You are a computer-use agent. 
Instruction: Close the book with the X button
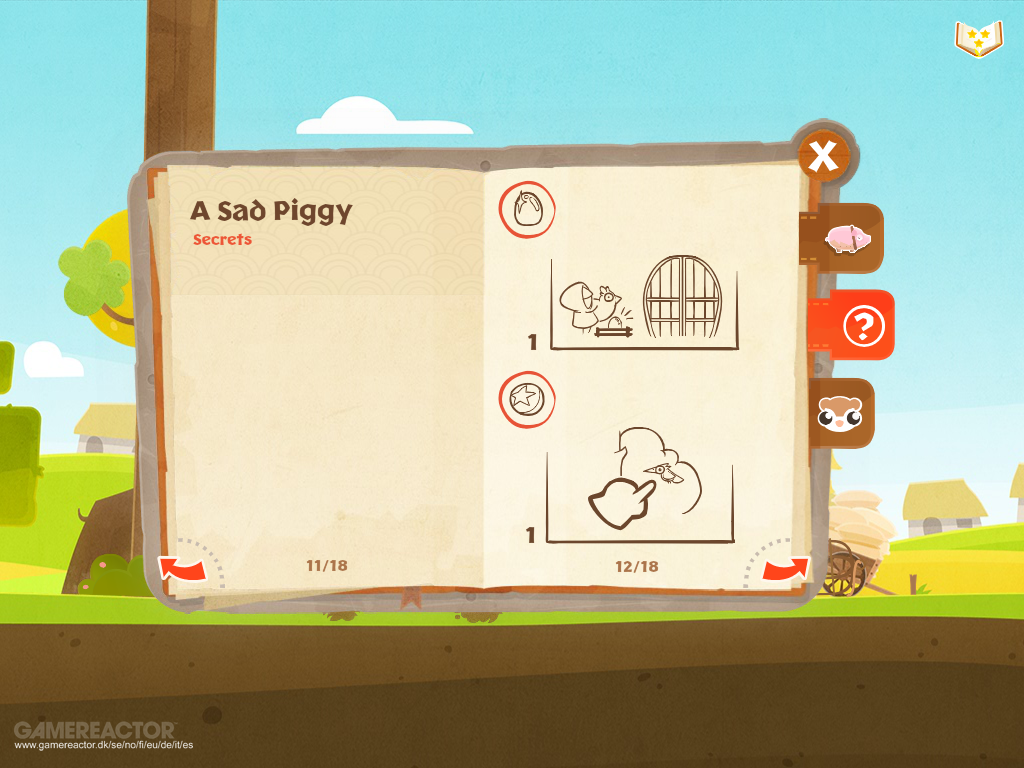click(823, 156)
